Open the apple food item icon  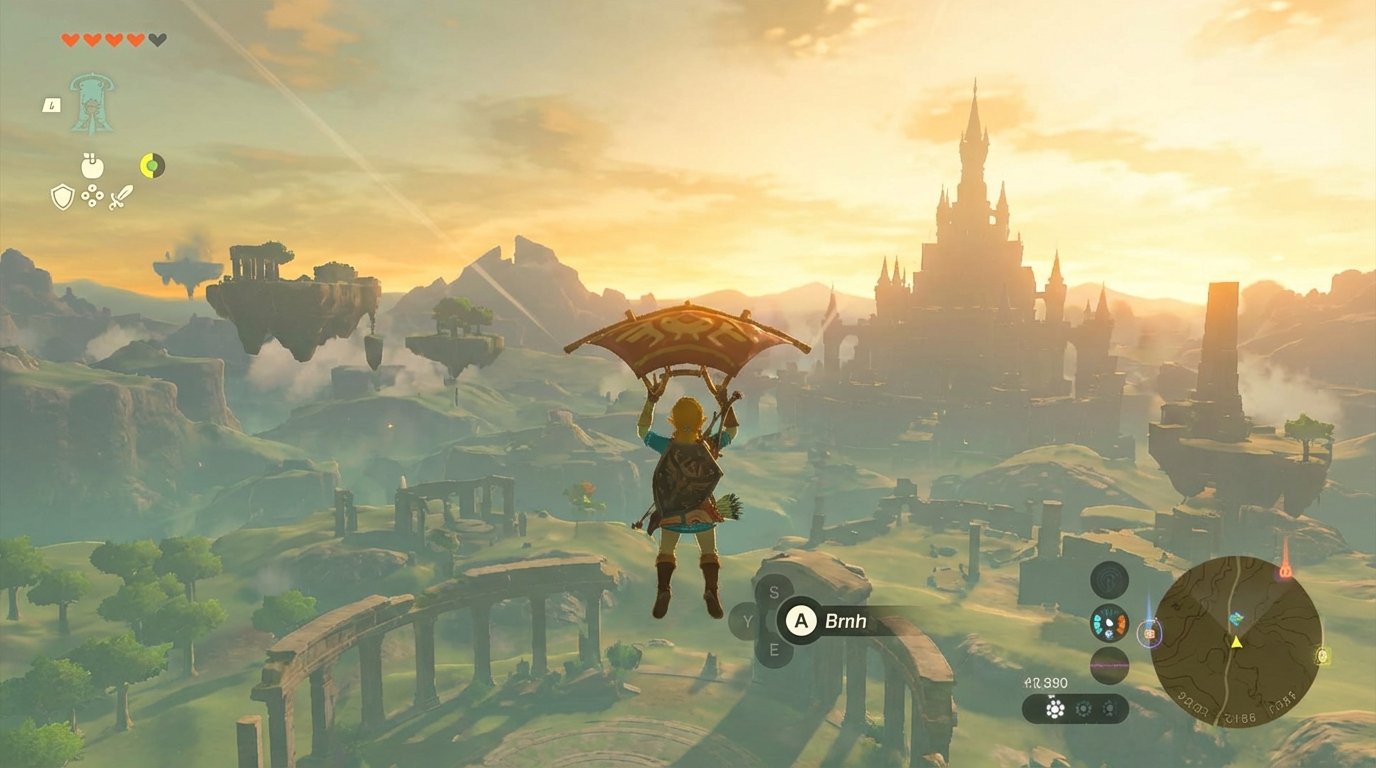click(x=92, y=166)
